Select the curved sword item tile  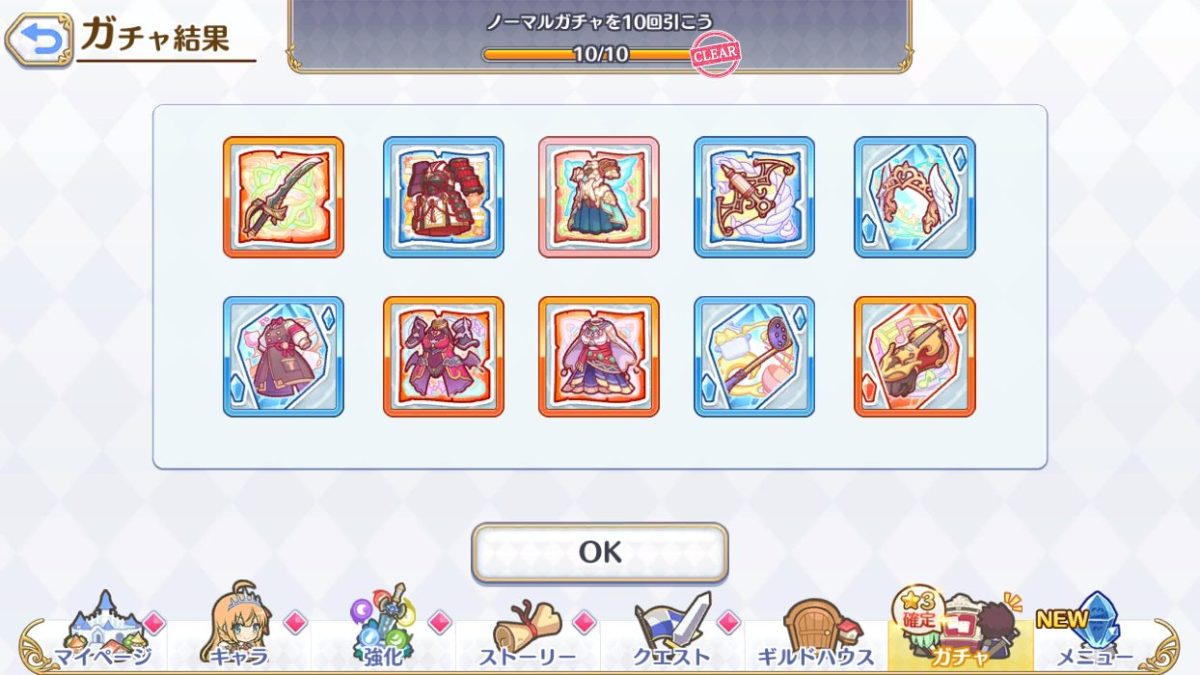(283, 197)
